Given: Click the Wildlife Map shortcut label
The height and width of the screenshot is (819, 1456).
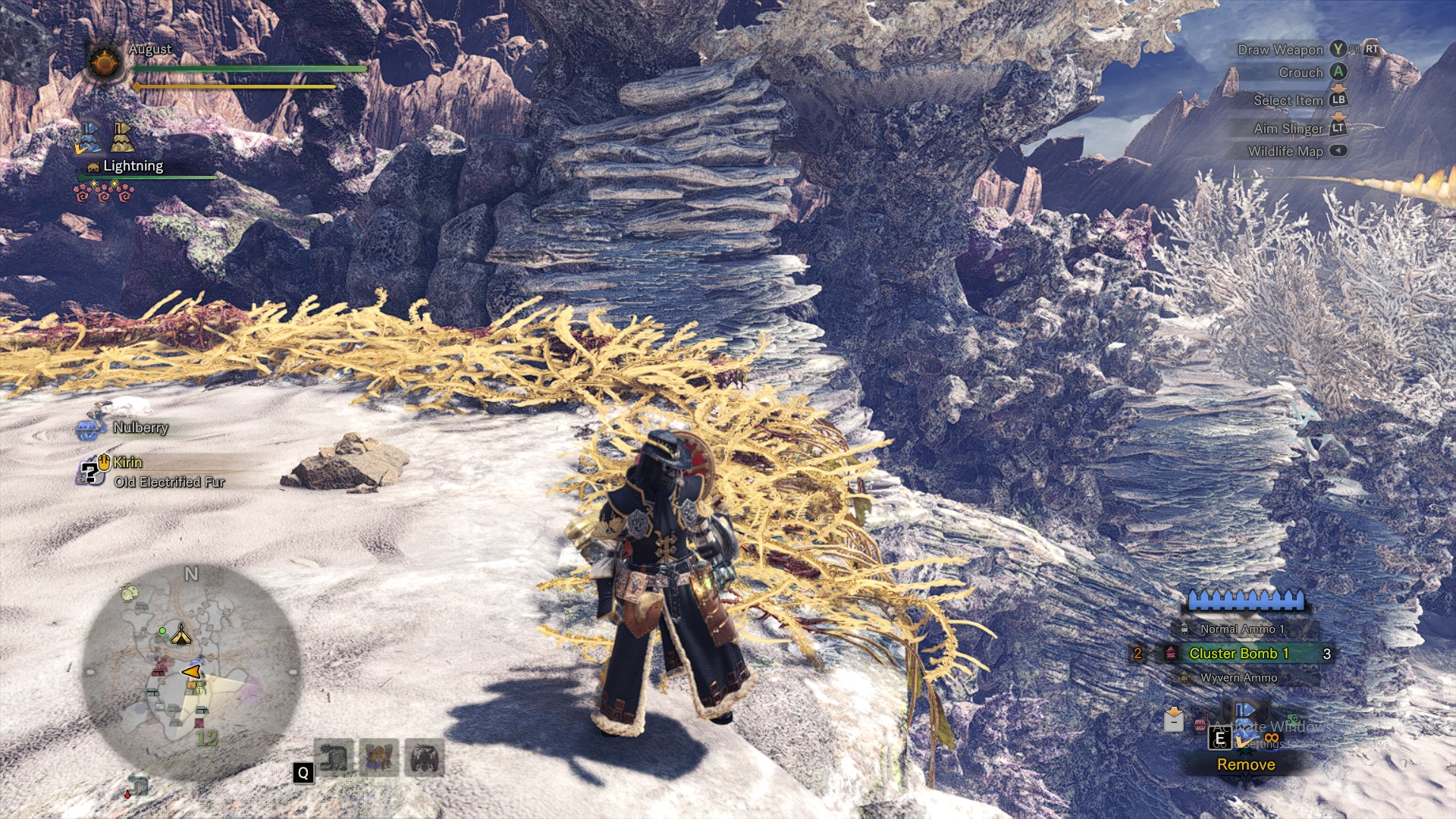Looking at the screenshot, I should (1285, 151).
